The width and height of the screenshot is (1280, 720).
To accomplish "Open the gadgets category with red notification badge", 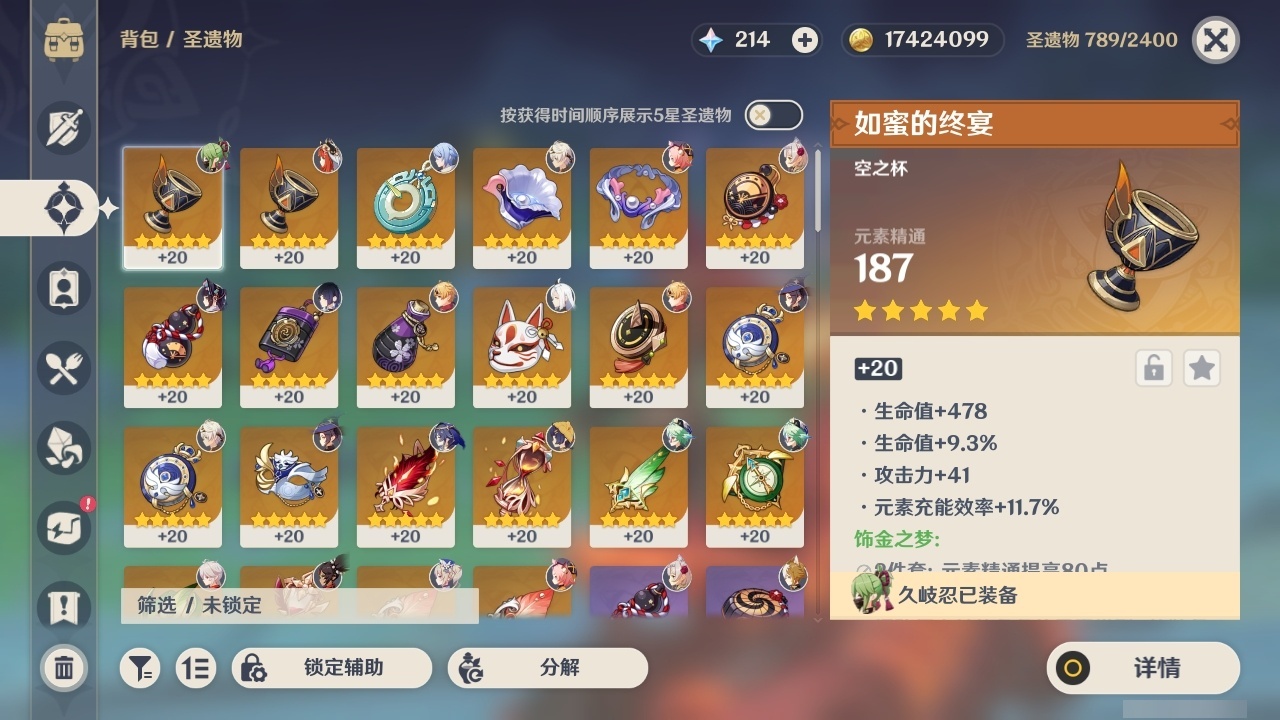I will click(x=63, y=528).
